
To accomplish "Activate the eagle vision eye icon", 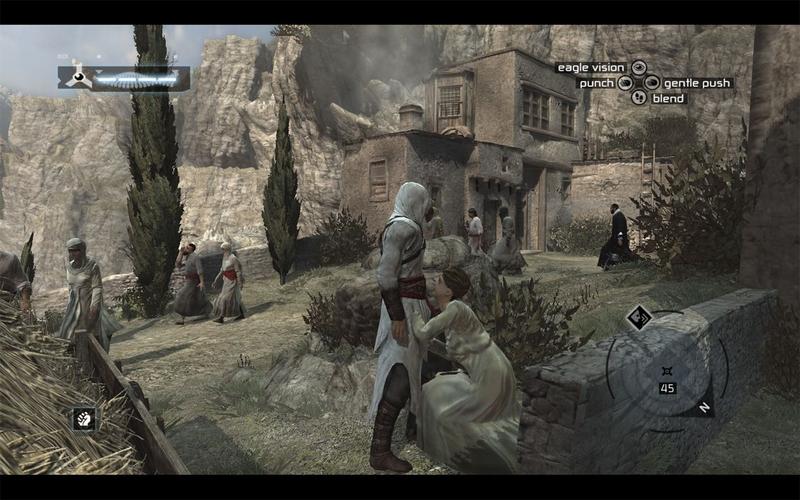I will pos(639,68).
